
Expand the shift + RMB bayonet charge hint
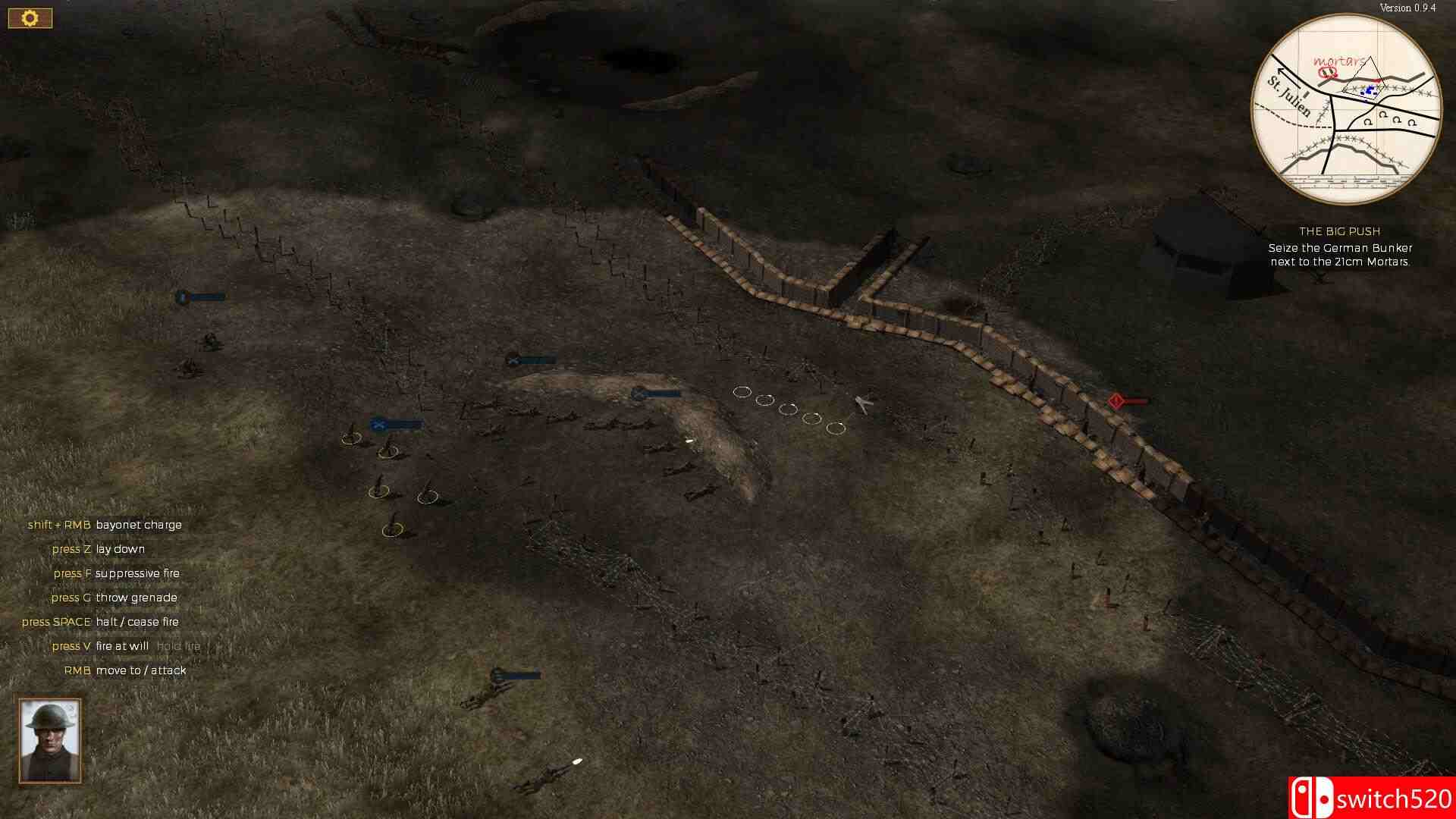click(x=105, y=525)
